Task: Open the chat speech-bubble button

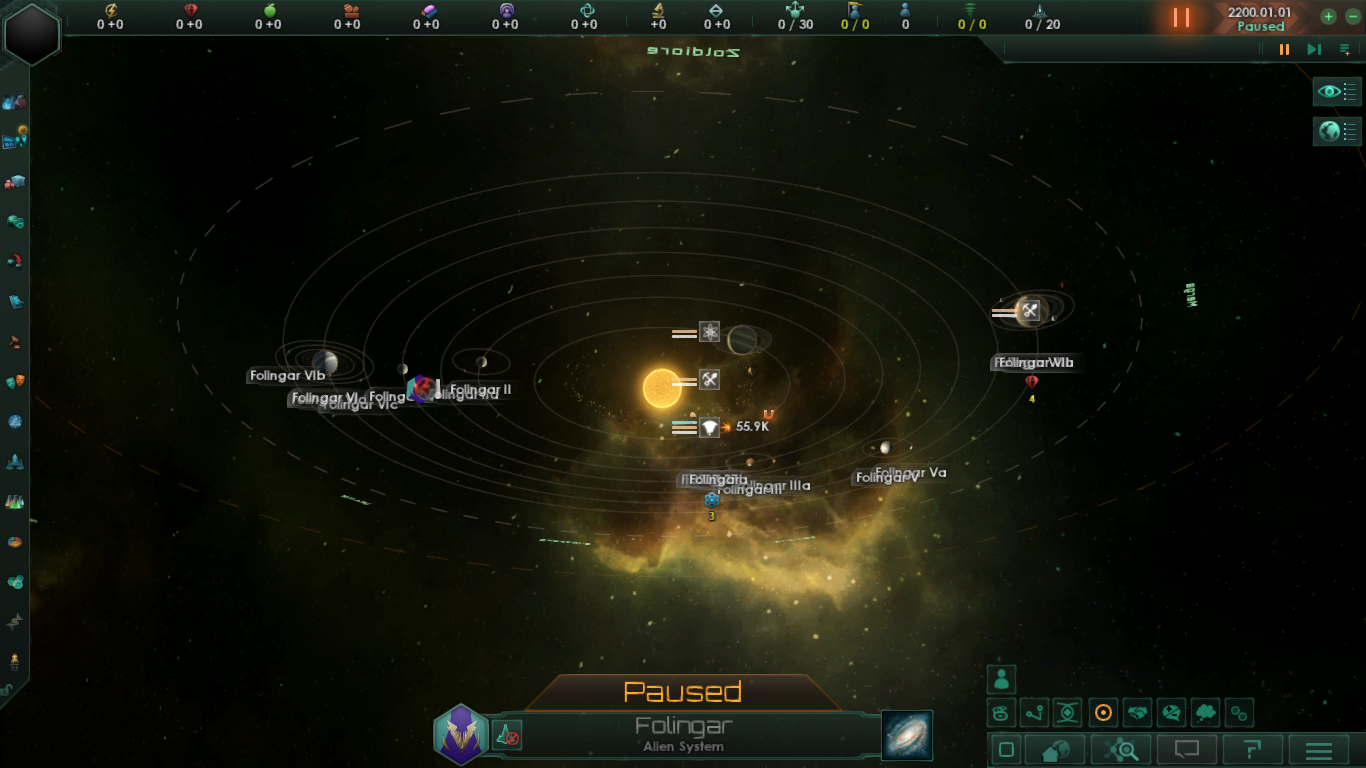Action: [x=1187, y=750]
